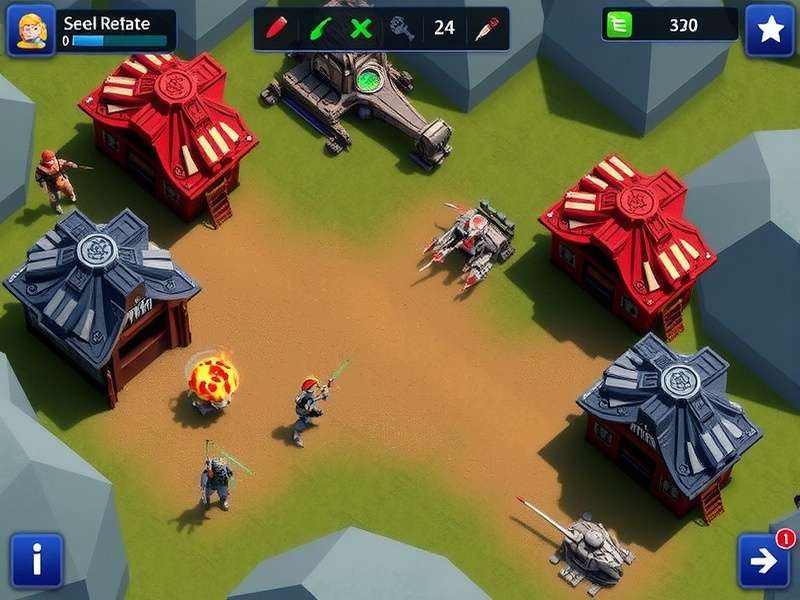
Task: Open the green cash resource icon
Action: pos(619,26)
